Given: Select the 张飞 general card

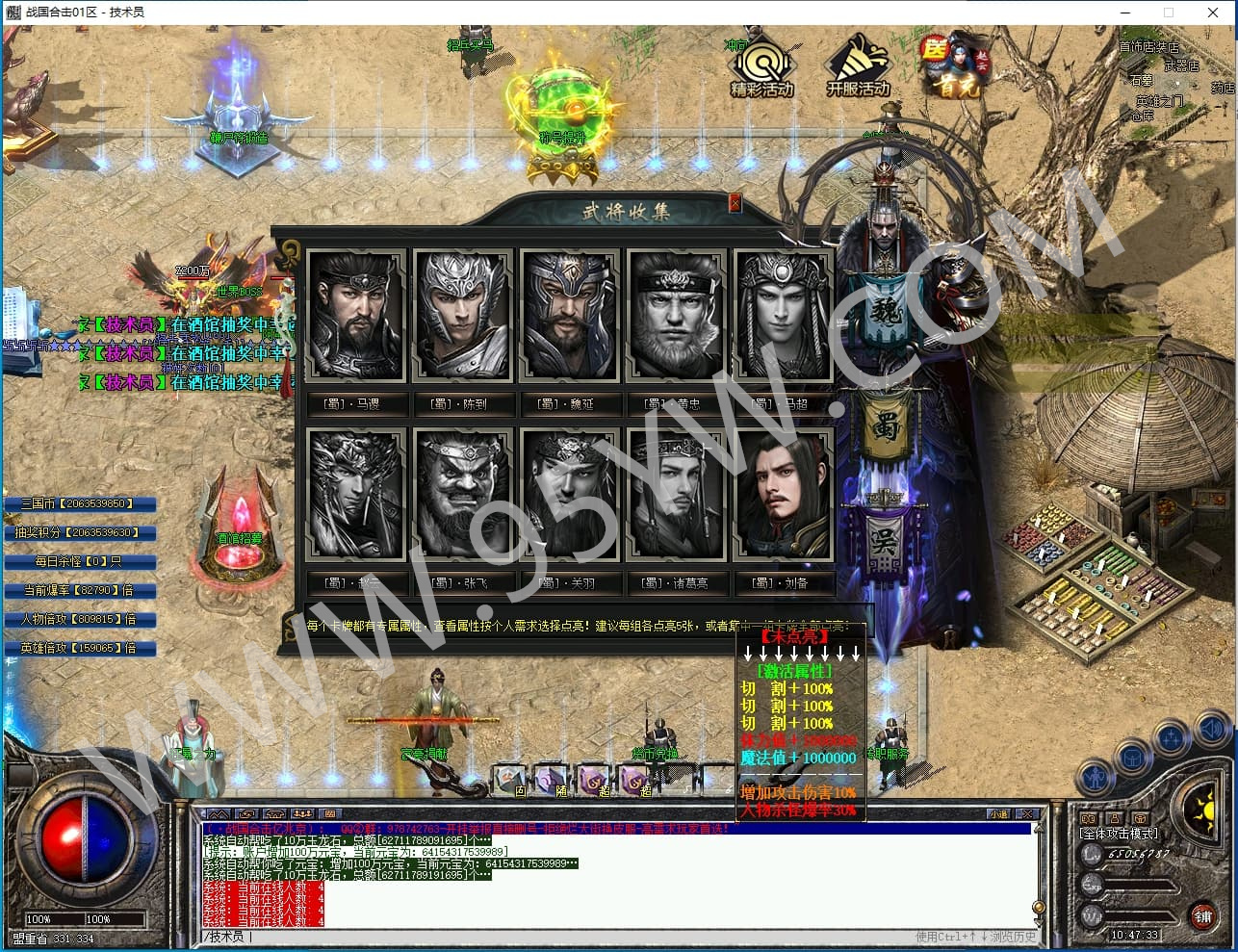Looking at the screenshot, I should tap(462, 495).
